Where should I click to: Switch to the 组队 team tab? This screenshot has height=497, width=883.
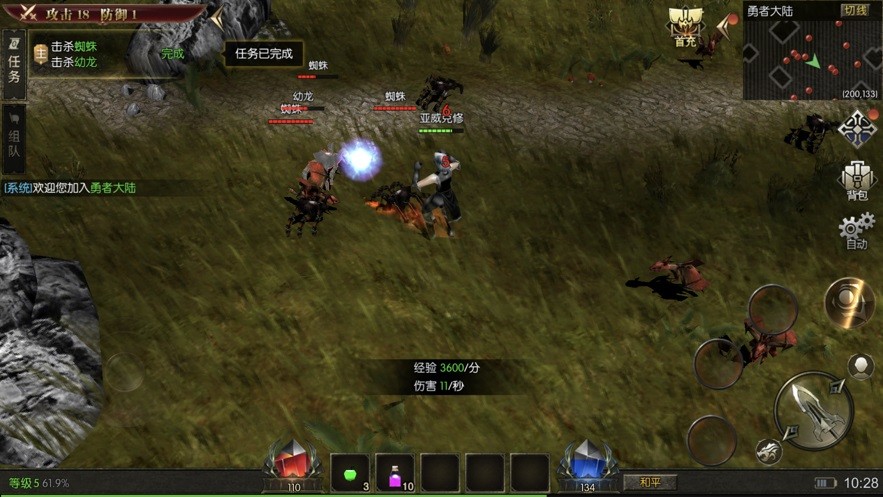click(x=14, y=138)
